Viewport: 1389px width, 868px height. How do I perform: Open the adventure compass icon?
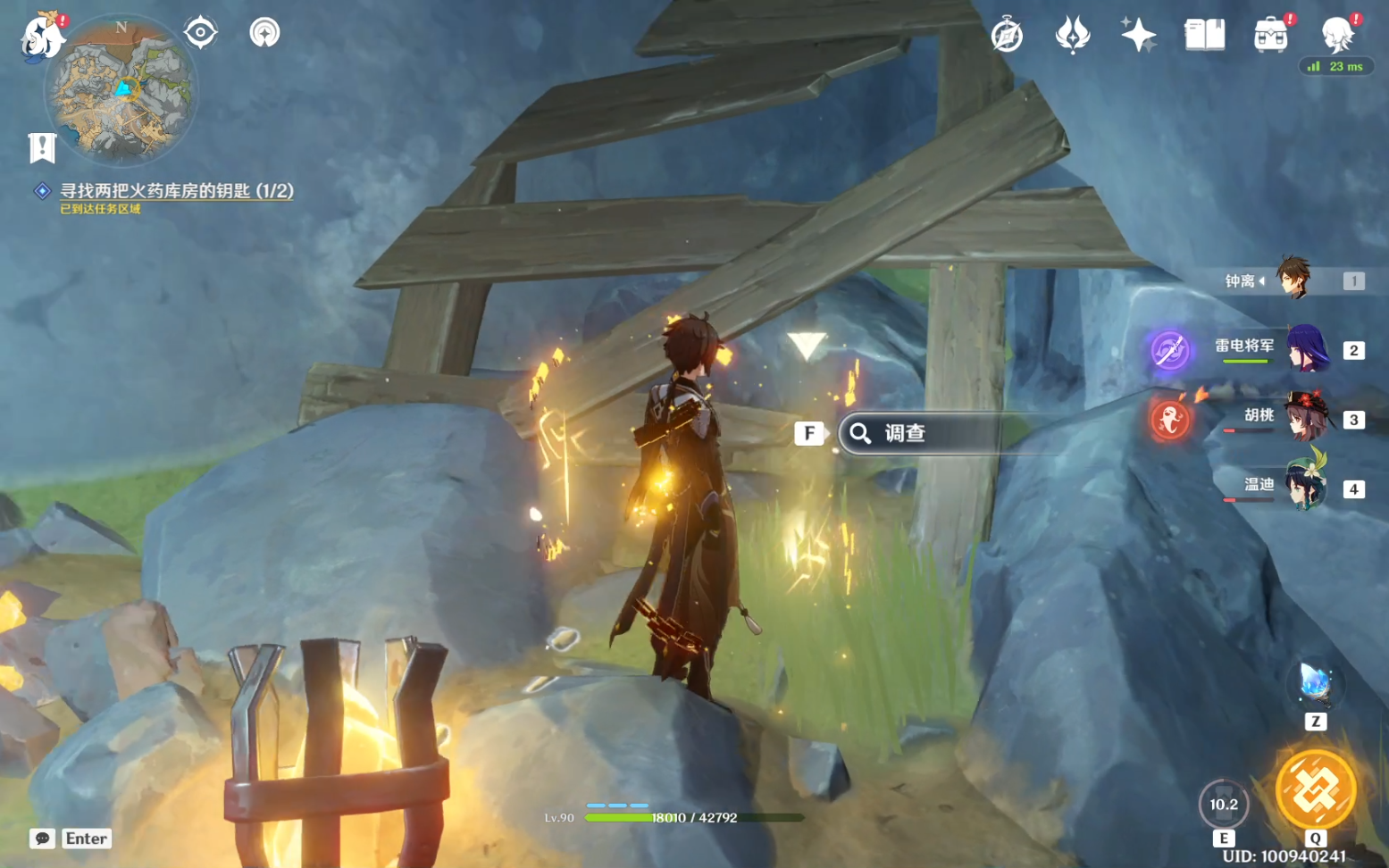1007,36
